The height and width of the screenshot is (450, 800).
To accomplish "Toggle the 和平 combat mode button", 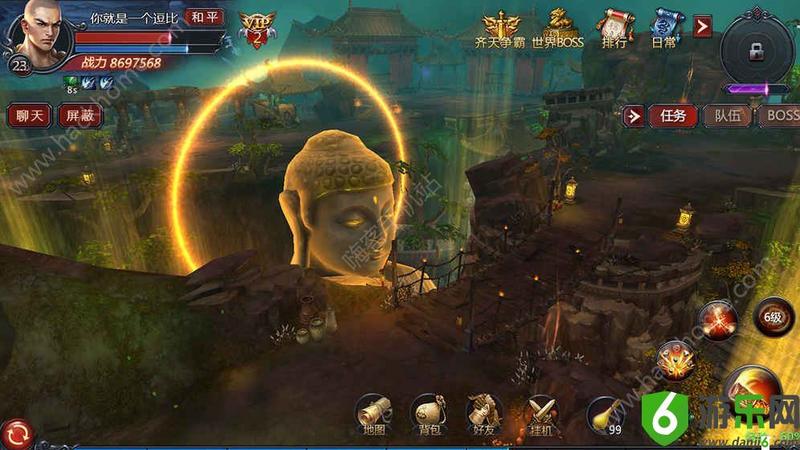I will 204,17.
